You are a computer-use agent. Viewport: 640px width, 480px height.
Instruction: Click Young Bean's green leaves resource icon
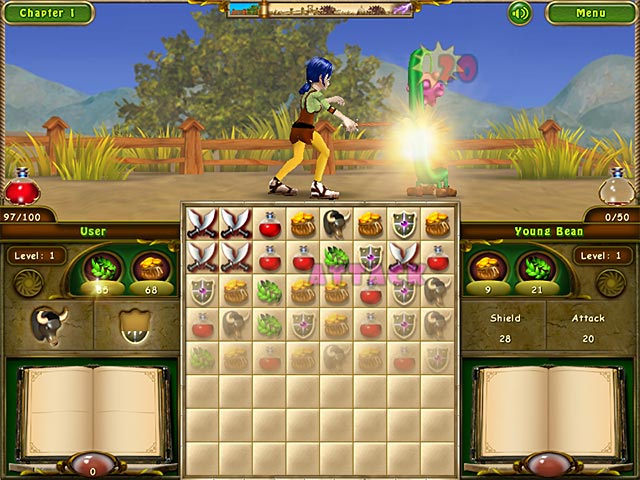[x=536, y=268]
